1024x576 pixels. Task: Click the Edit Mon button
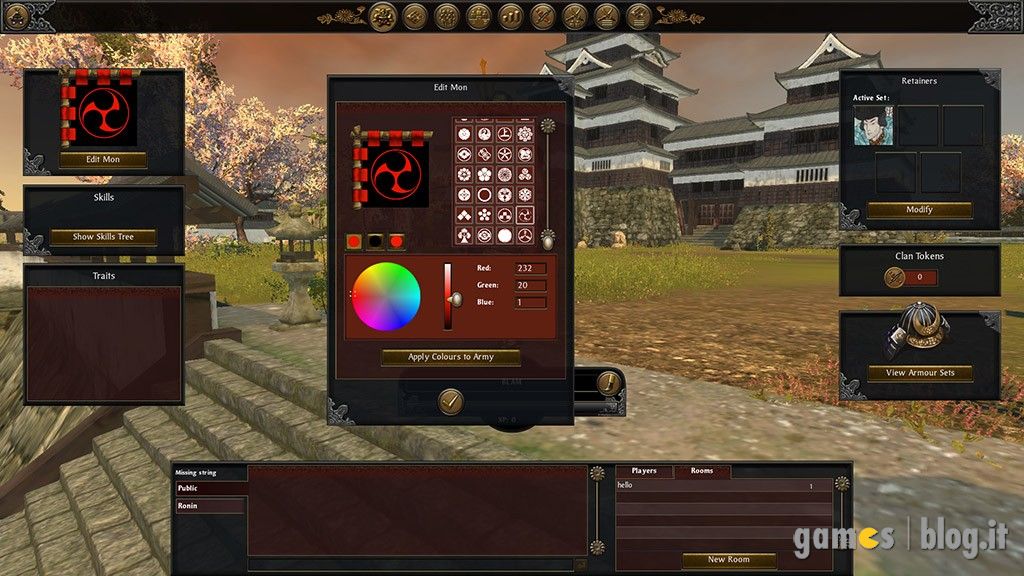[x=103, y=159]
